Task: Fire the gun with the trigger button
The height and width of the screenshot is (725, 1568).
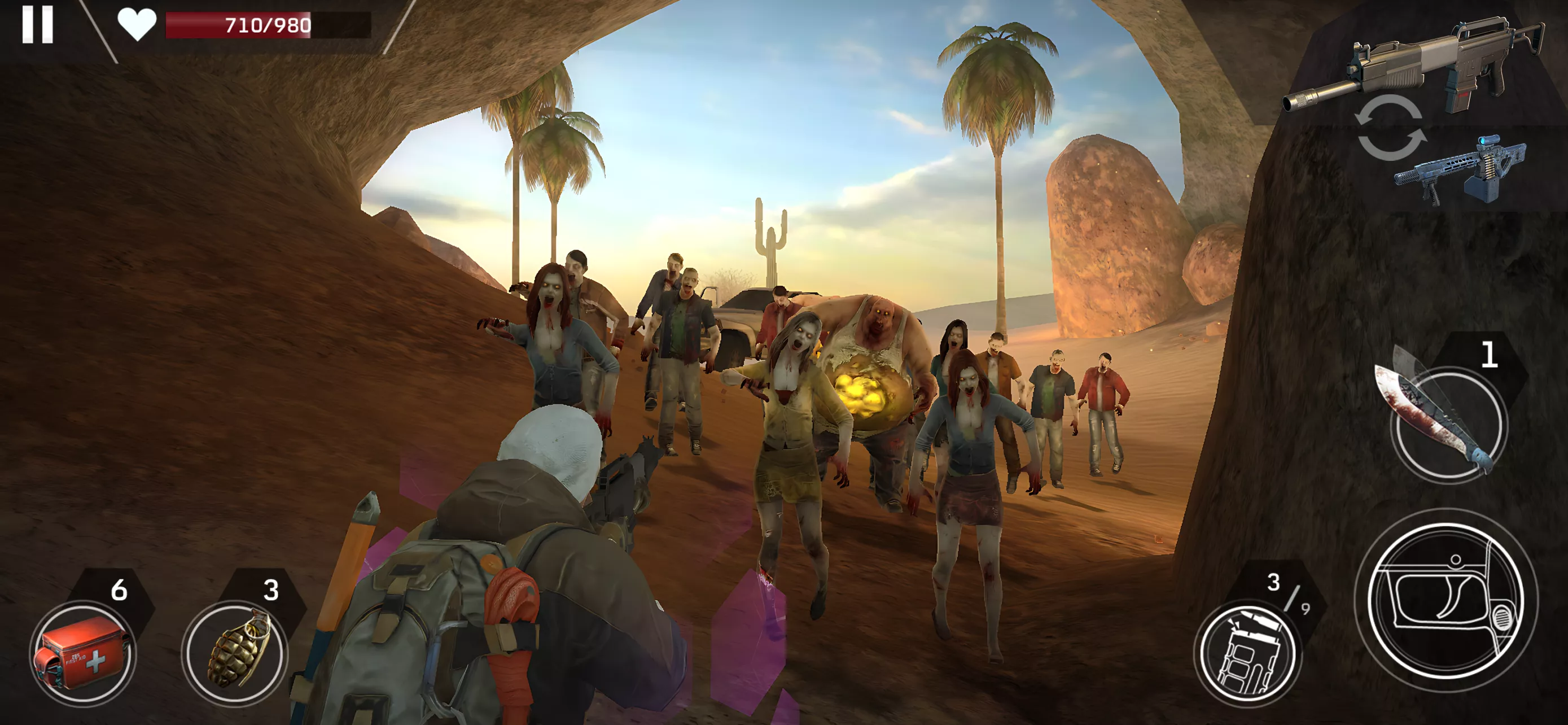Action: [x=1446, y=600]
